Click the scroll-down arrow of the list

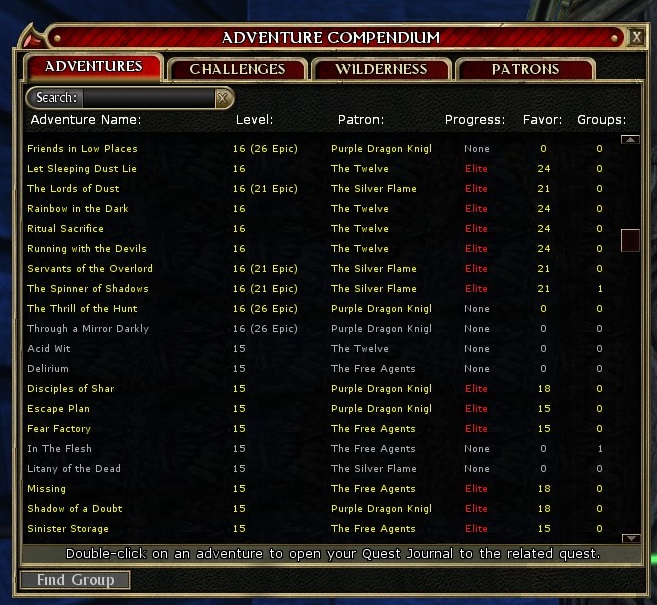[x=630, y=538]
